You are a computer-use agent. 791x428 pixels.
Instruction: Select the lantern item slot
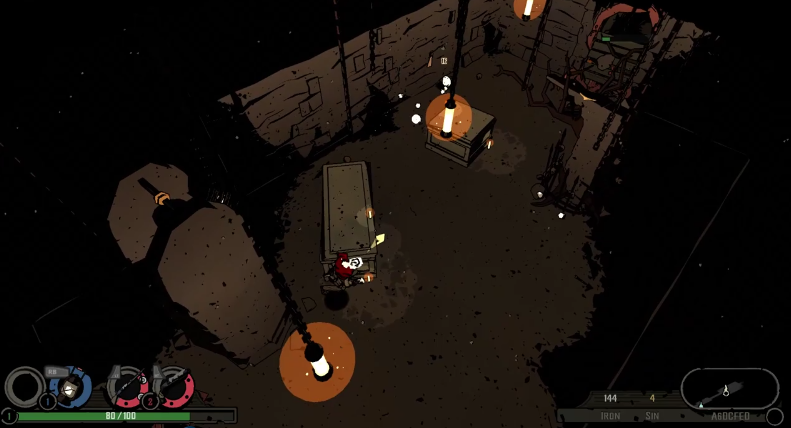pyautogui.click(x=70, y=388)
